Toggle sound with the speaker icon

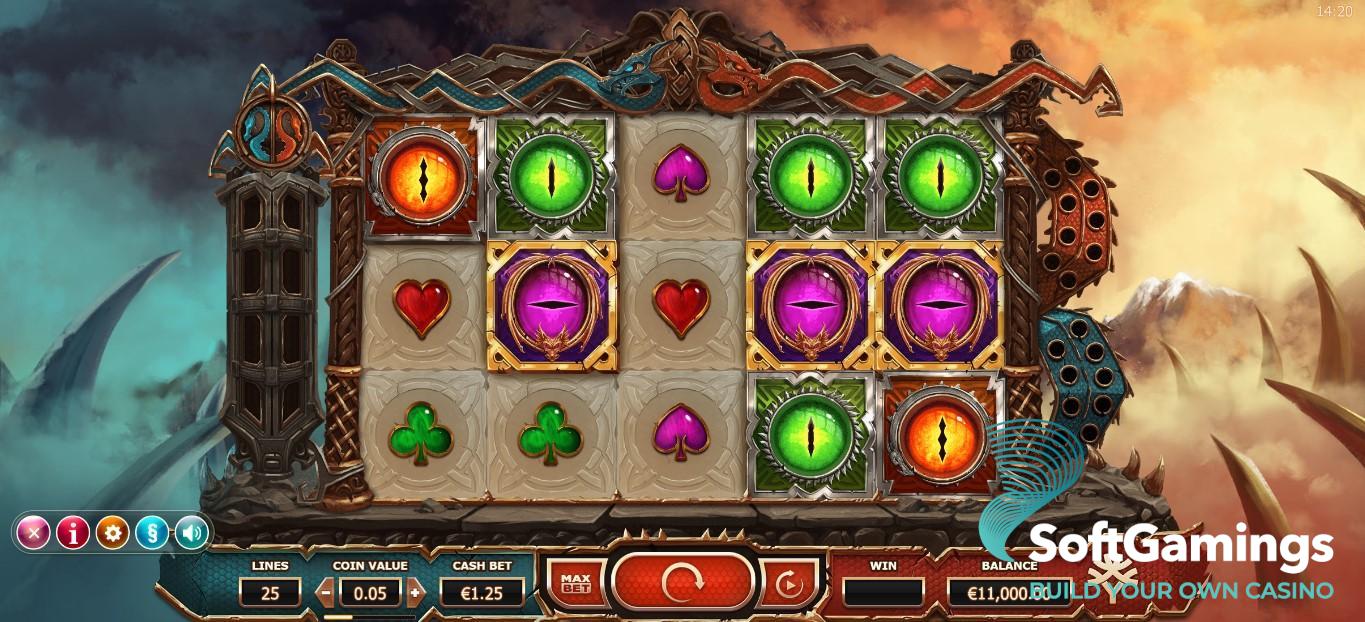(191, 533)
